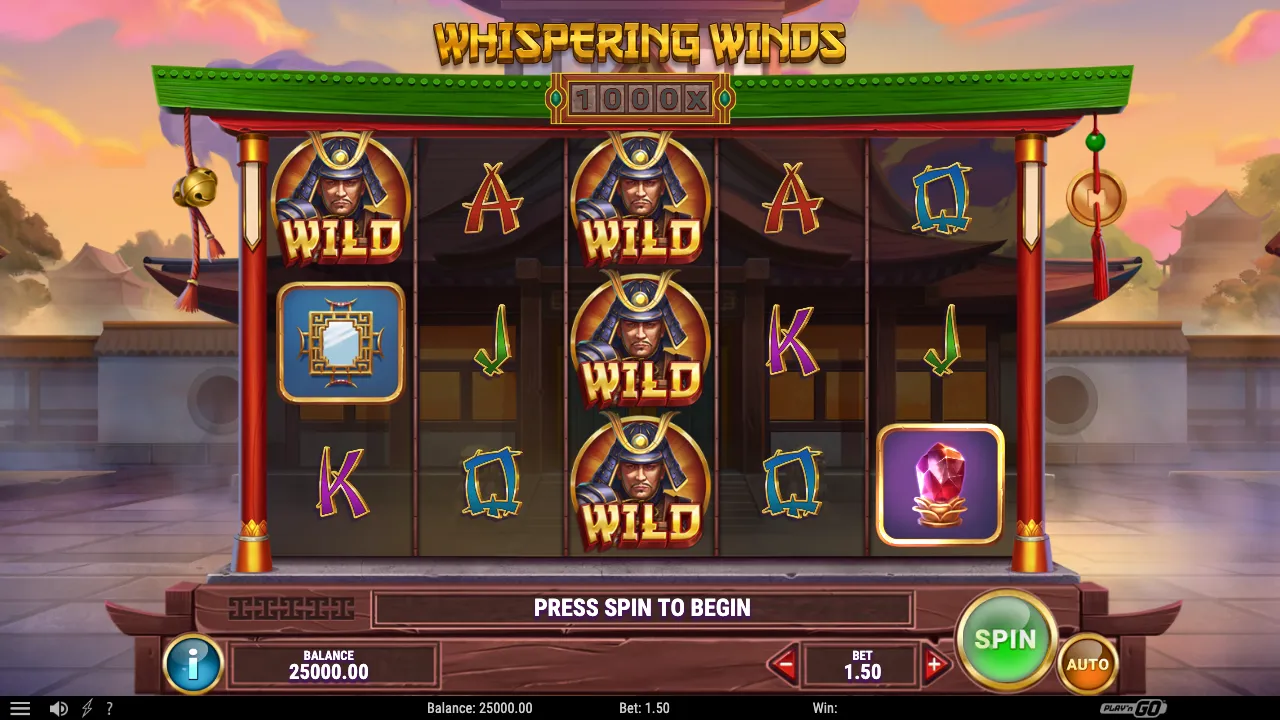Open the hamburger menu in status bar

(x=22, y=708)
